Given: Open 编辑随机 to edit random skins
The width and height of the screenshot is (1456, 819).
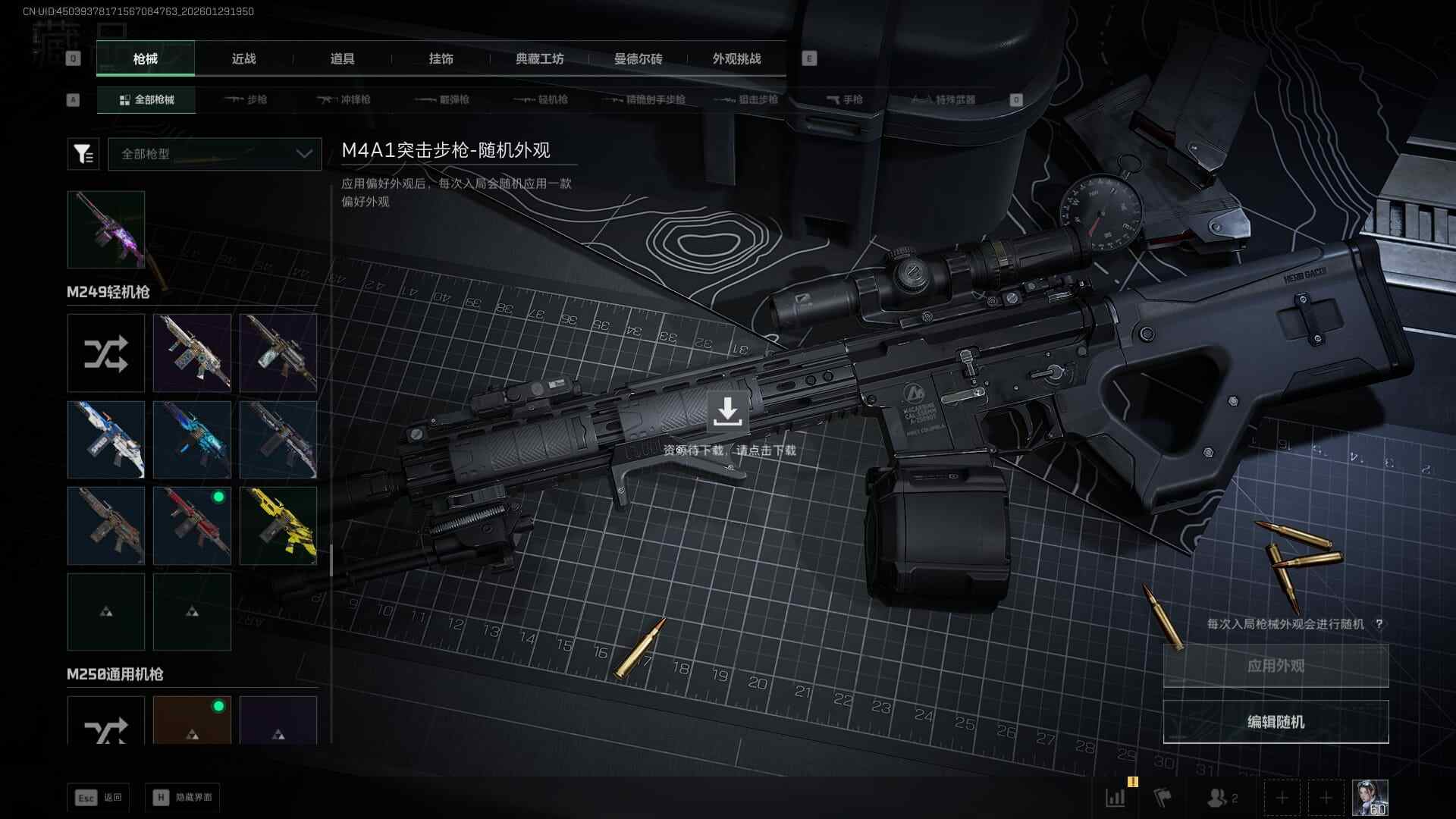Looking at the screenshot, I should 1276,722.
